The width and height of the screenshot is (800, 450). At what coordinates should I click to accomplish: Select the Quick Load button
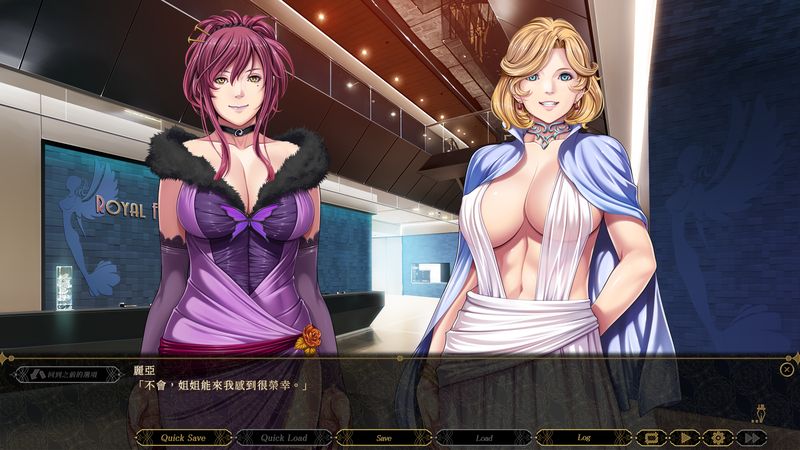pyautogui.click(x=283, y=437)
